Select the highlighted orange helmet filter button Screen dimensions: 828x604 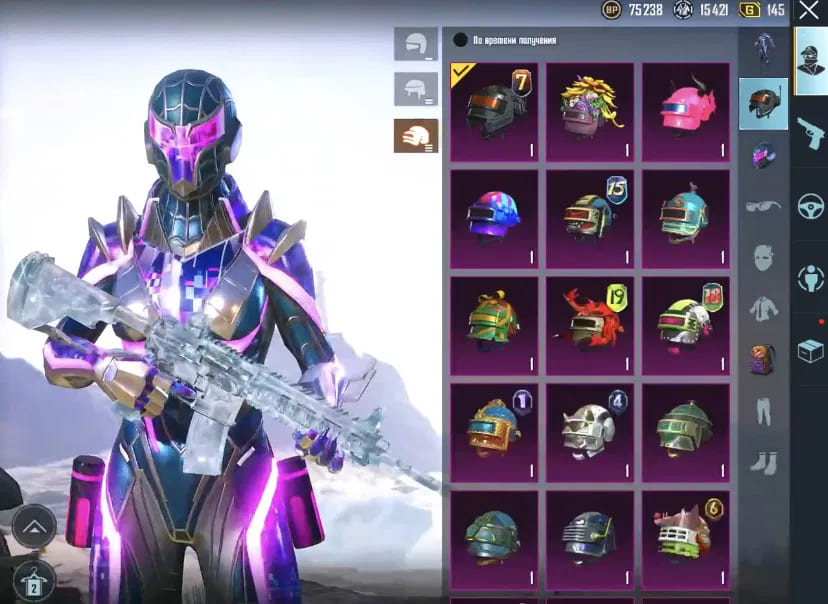pyautogui.click(x=415, y=135)
